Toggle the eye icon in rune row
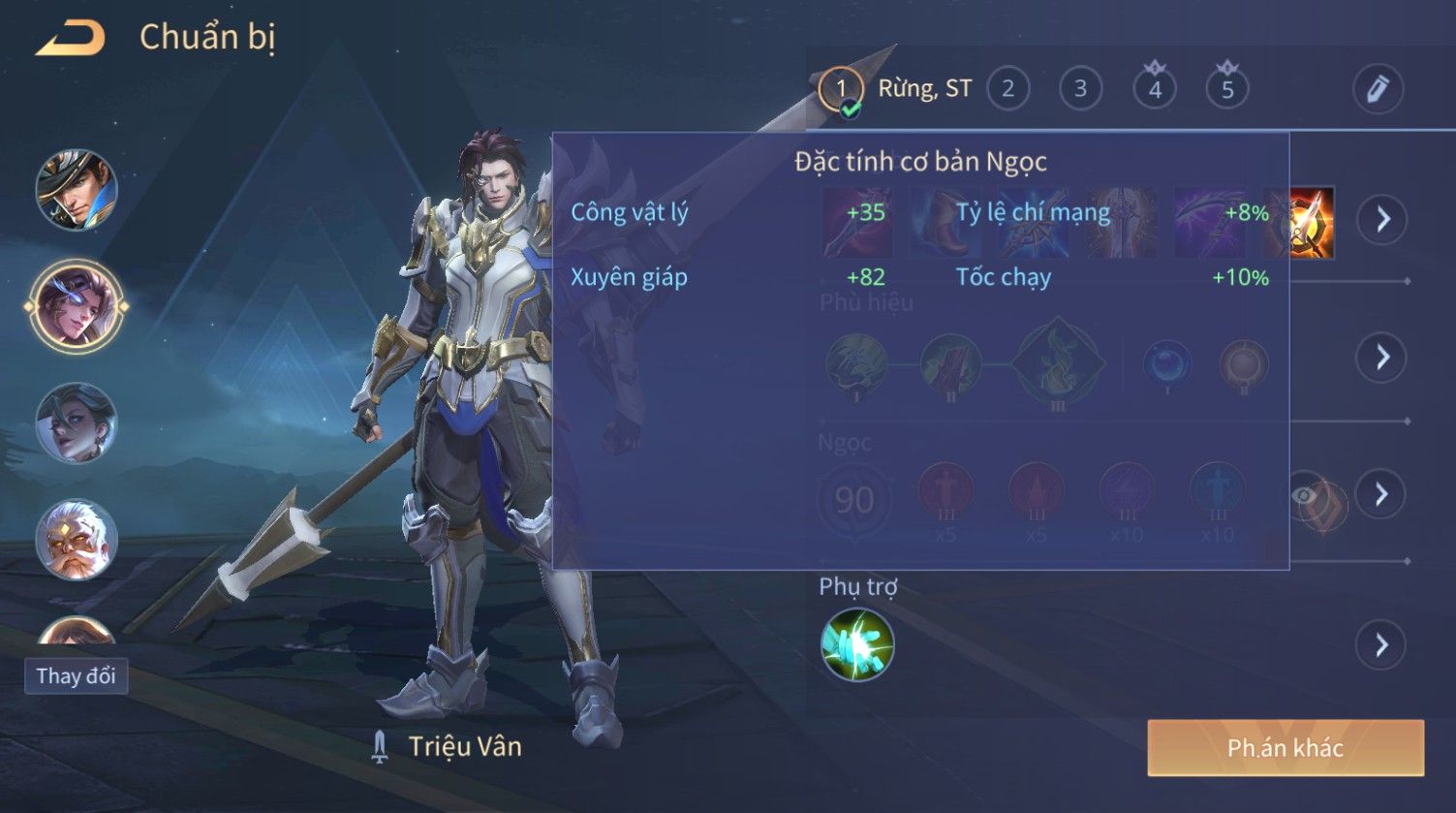Screen dimensions: 1456x813 pyautogui.click(x=1306, y=495)
